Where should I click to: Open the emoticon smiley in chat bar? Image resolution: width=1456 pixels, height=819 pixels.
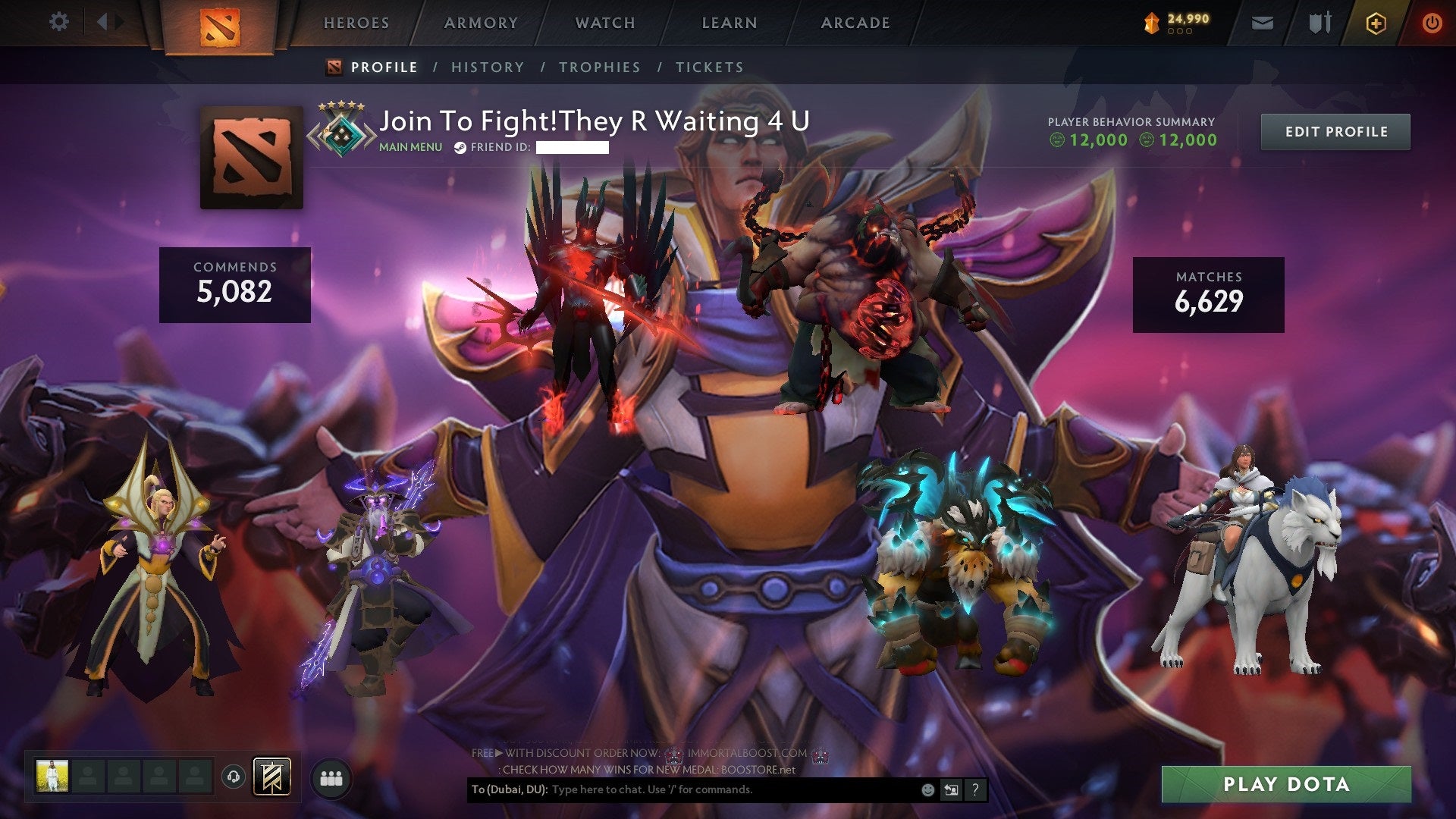927,789
